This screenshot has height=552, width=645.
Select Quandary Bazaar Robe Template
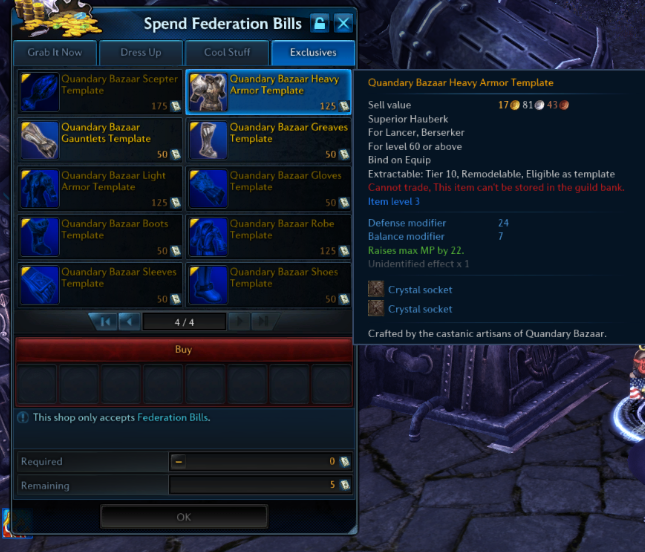269,236
